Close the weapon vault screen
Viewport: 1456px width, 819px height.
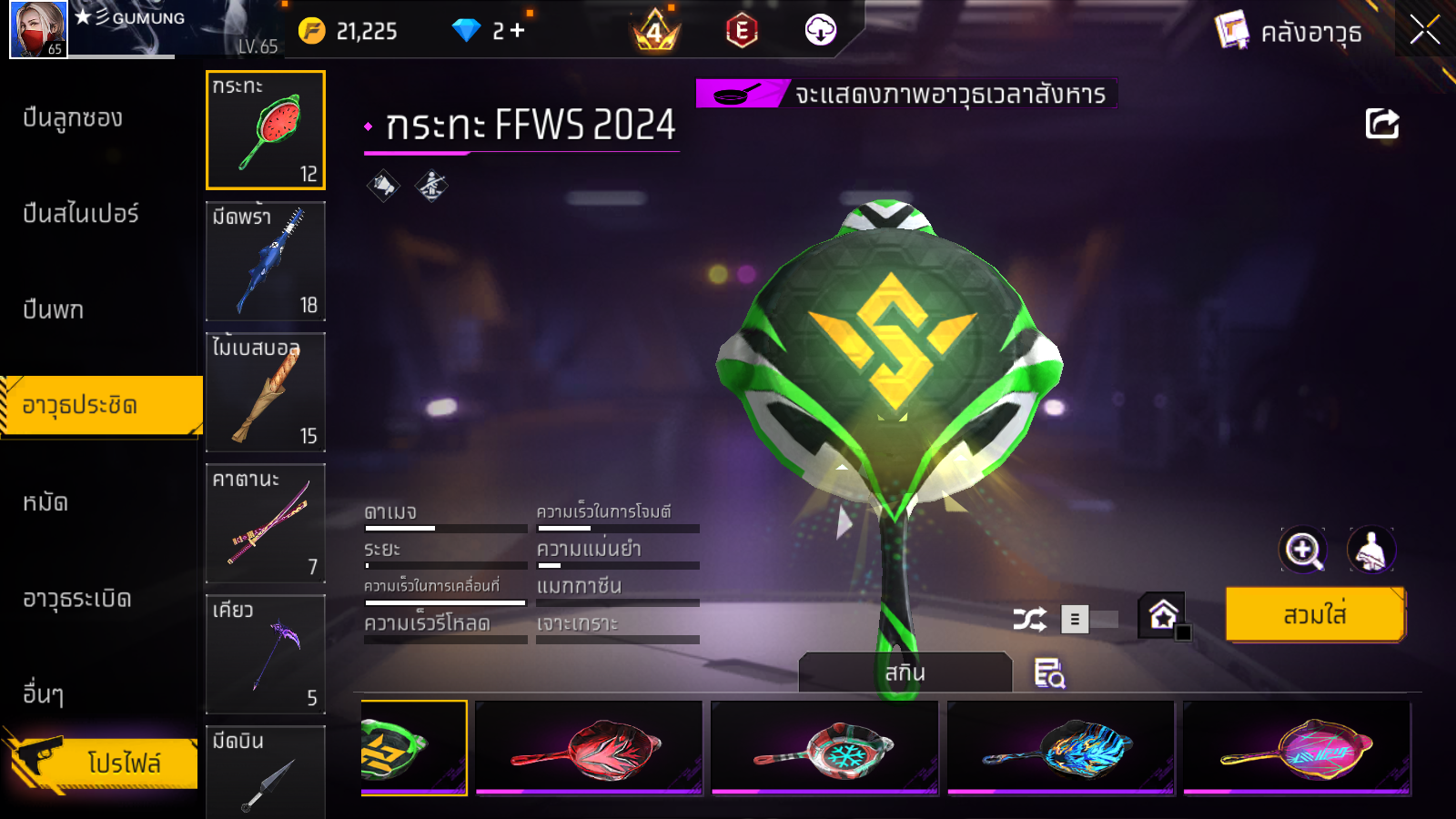click(x=1424, y=30)
